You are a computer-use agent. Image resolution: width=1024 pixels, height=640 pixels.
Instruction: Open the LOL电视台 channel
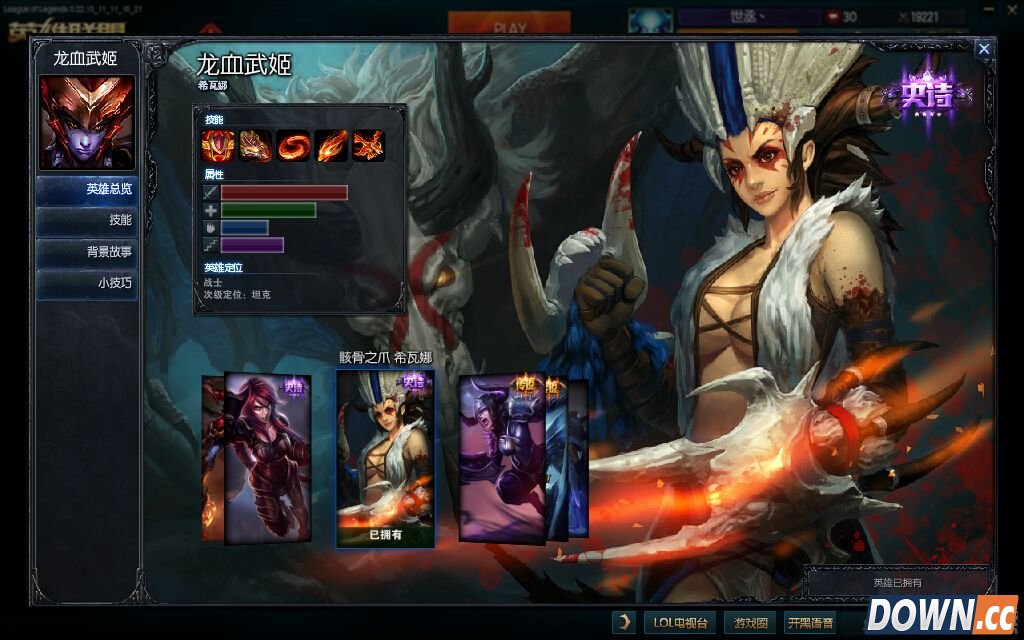pyautogui.click(x=679, y=622)
